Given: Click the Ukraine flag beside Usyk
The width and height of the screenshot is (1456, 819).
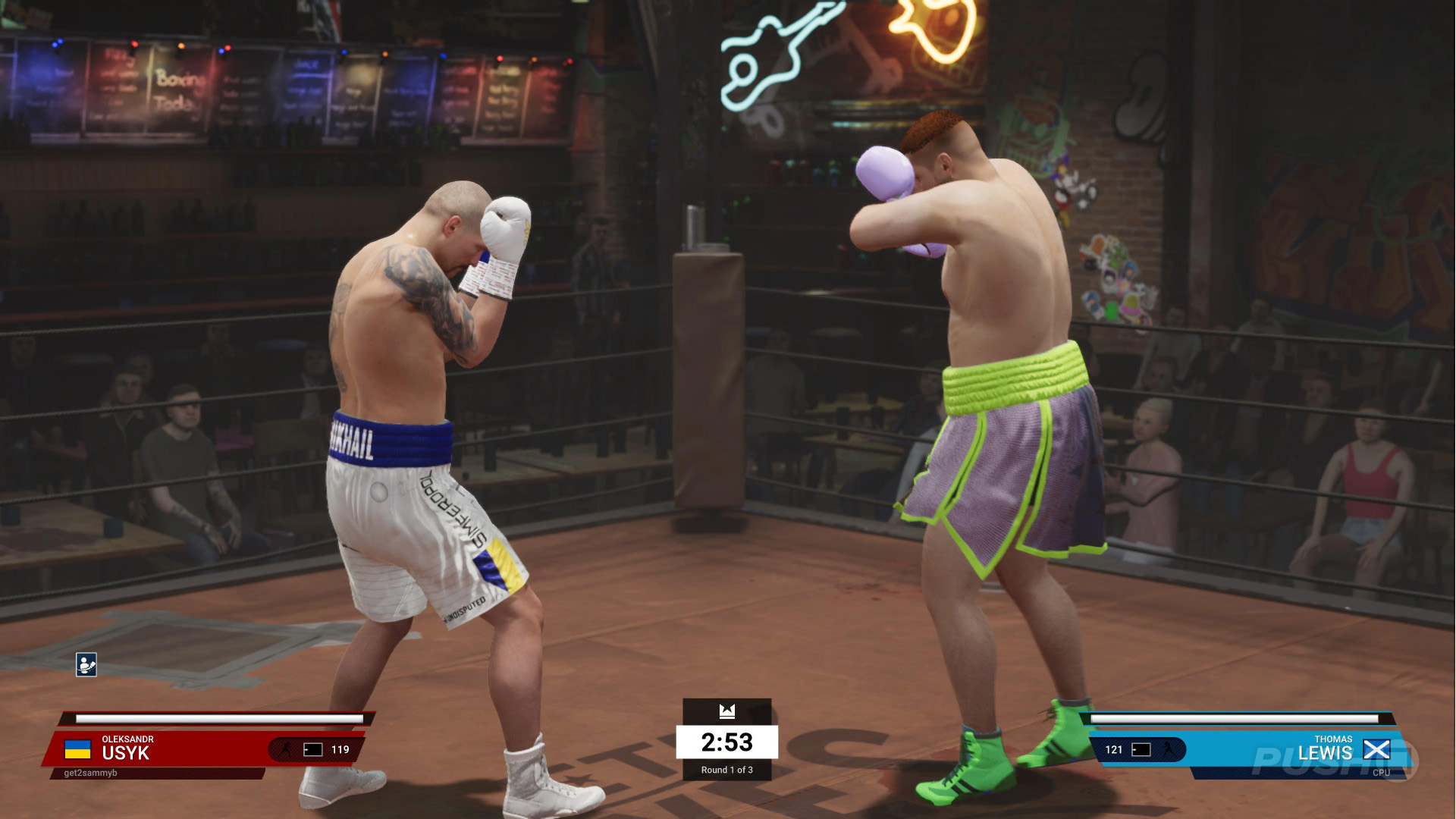Looking at the screenshot, I should pos(77,749).
